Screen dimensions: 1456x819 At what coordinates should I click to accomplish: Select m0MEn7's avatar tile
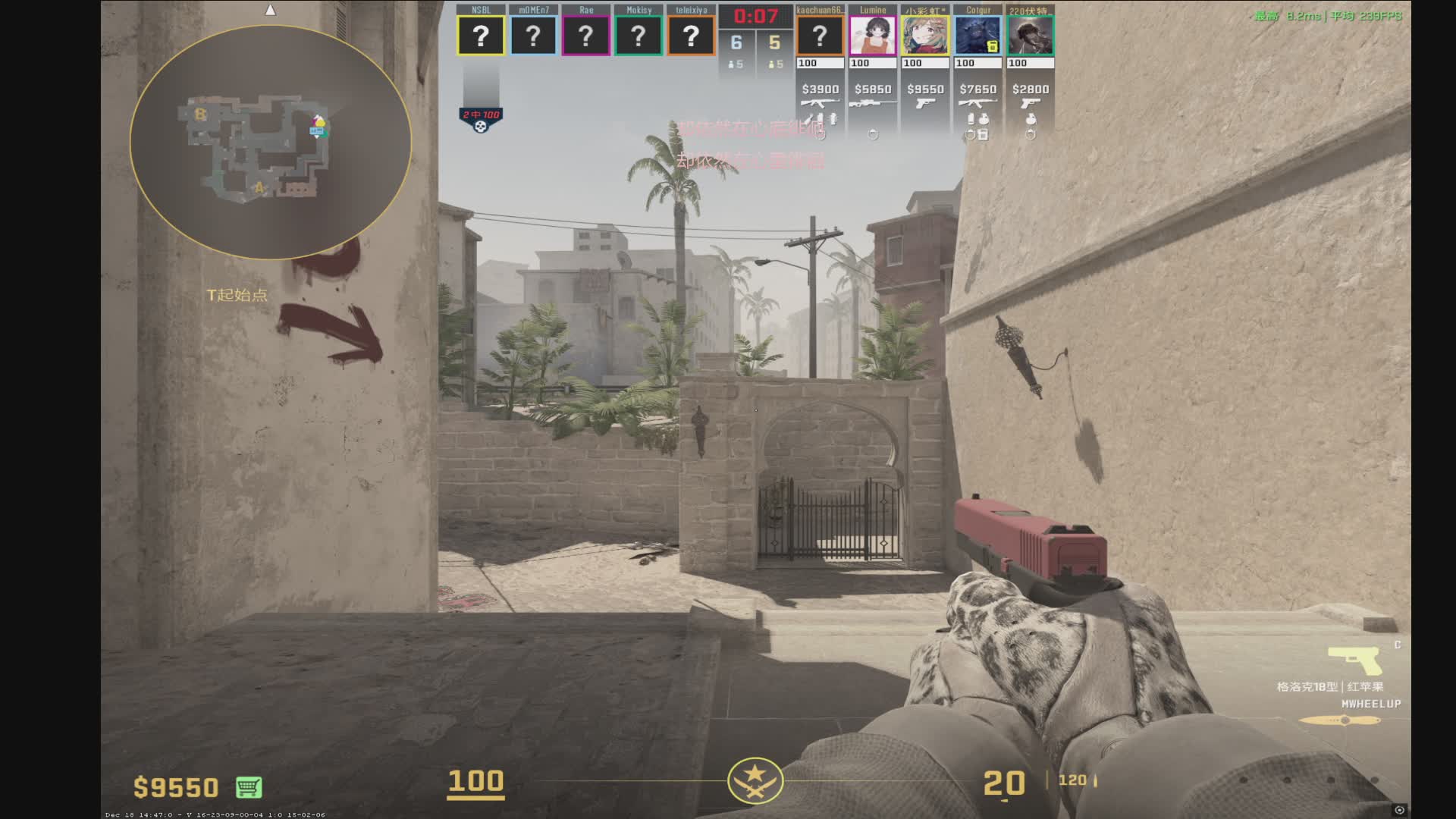click(x=533, y=36)
